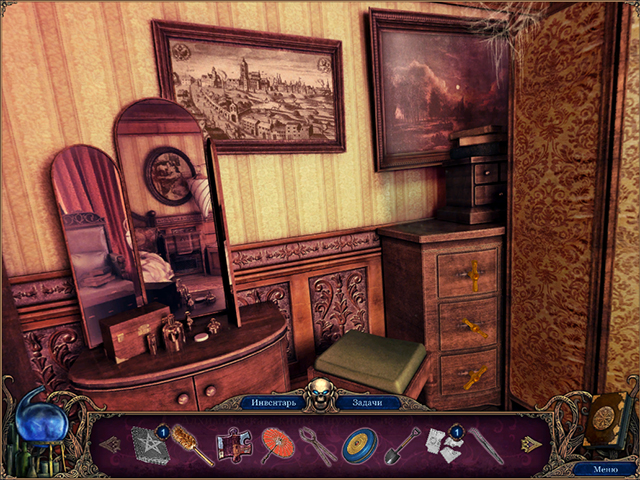Select the pentagram cloth inventory item
The width and height of the screenshot is (640, 480).
149,444
